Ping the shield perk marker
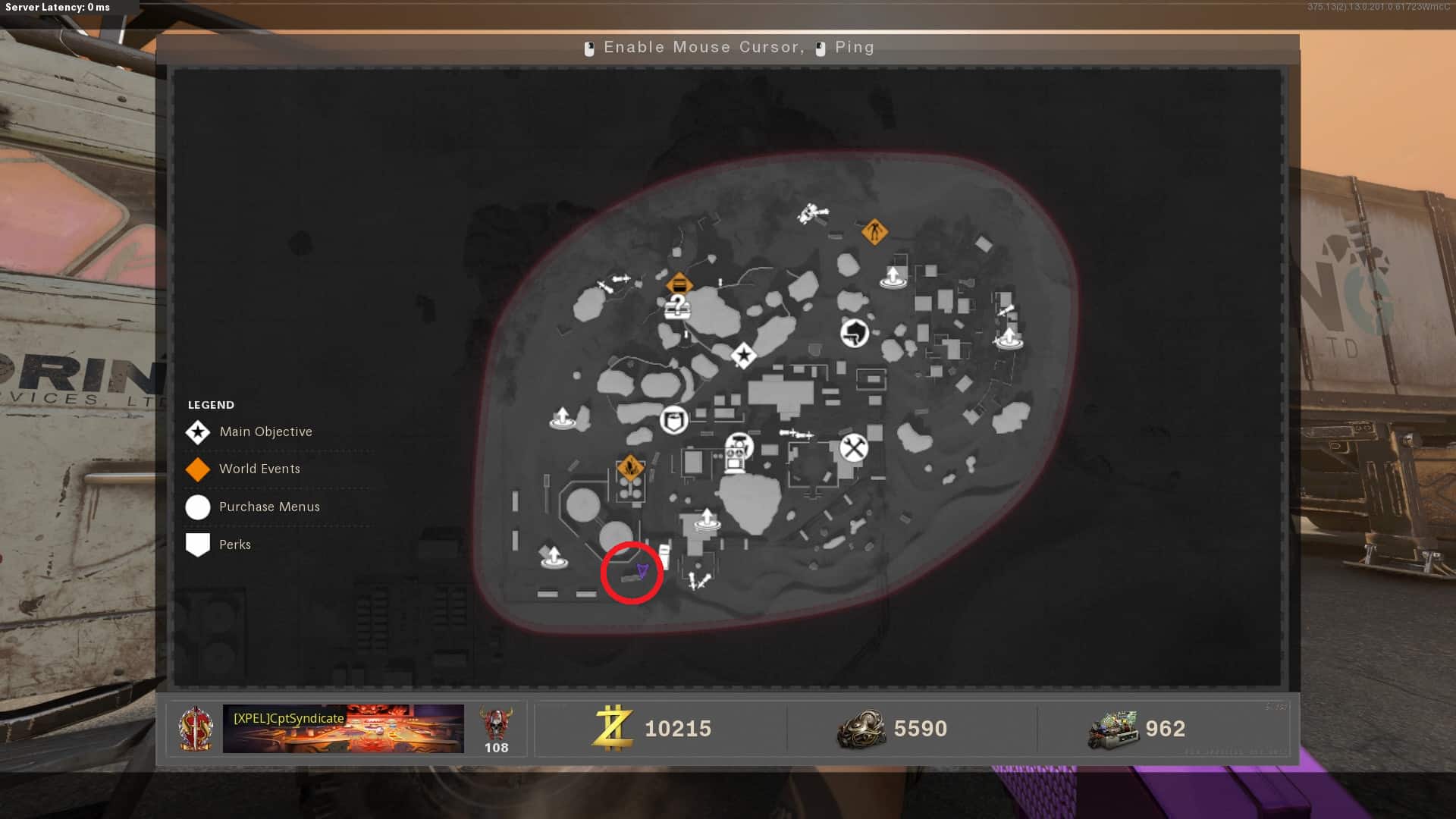 pos(673,419)
